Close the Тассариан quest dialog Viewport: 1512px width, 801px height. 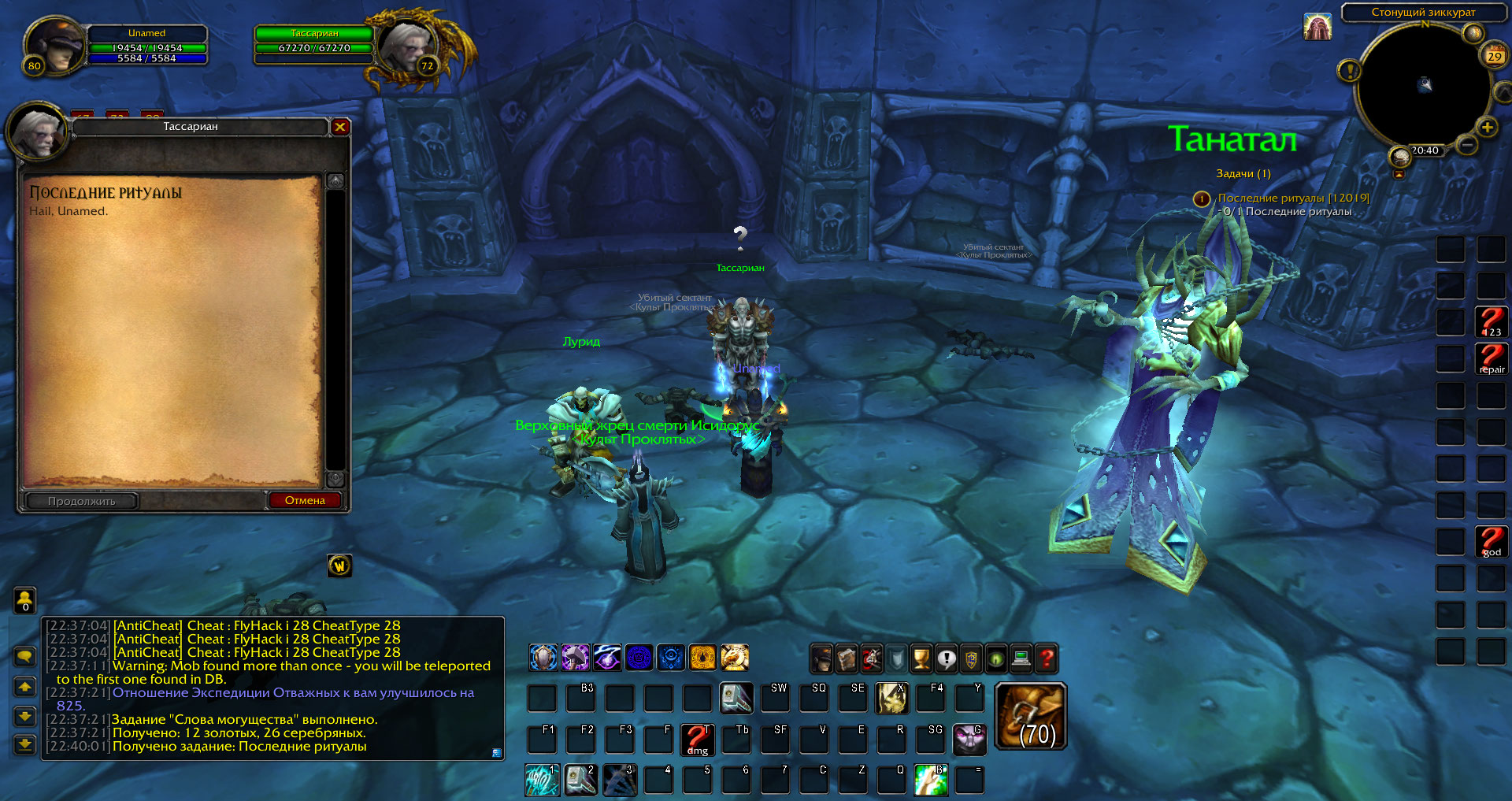pyautogui.click(x=340, y=127)
